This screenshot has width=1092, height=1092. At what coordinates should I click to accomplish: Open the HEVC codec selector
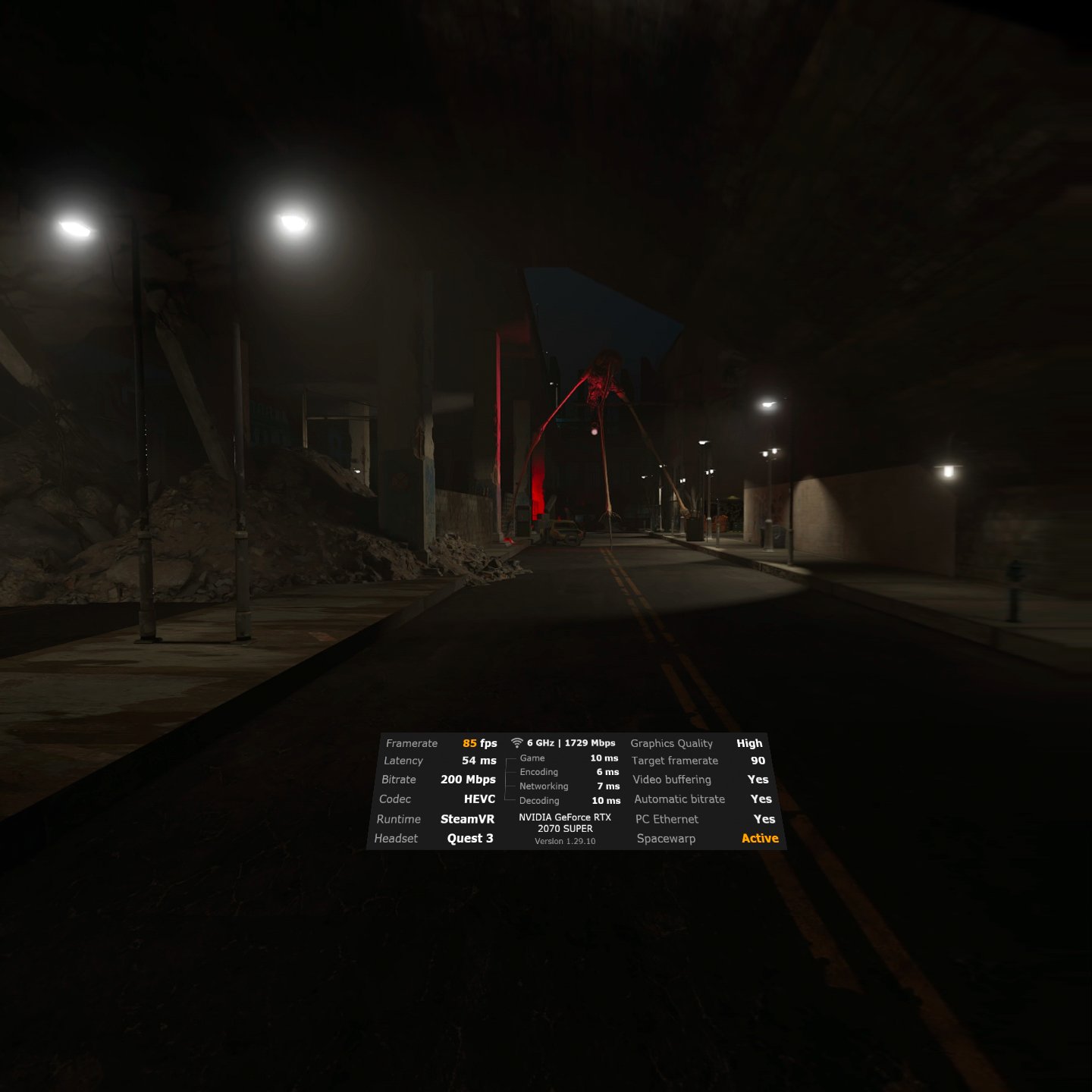pyautogui.click(x=481, y=799)
